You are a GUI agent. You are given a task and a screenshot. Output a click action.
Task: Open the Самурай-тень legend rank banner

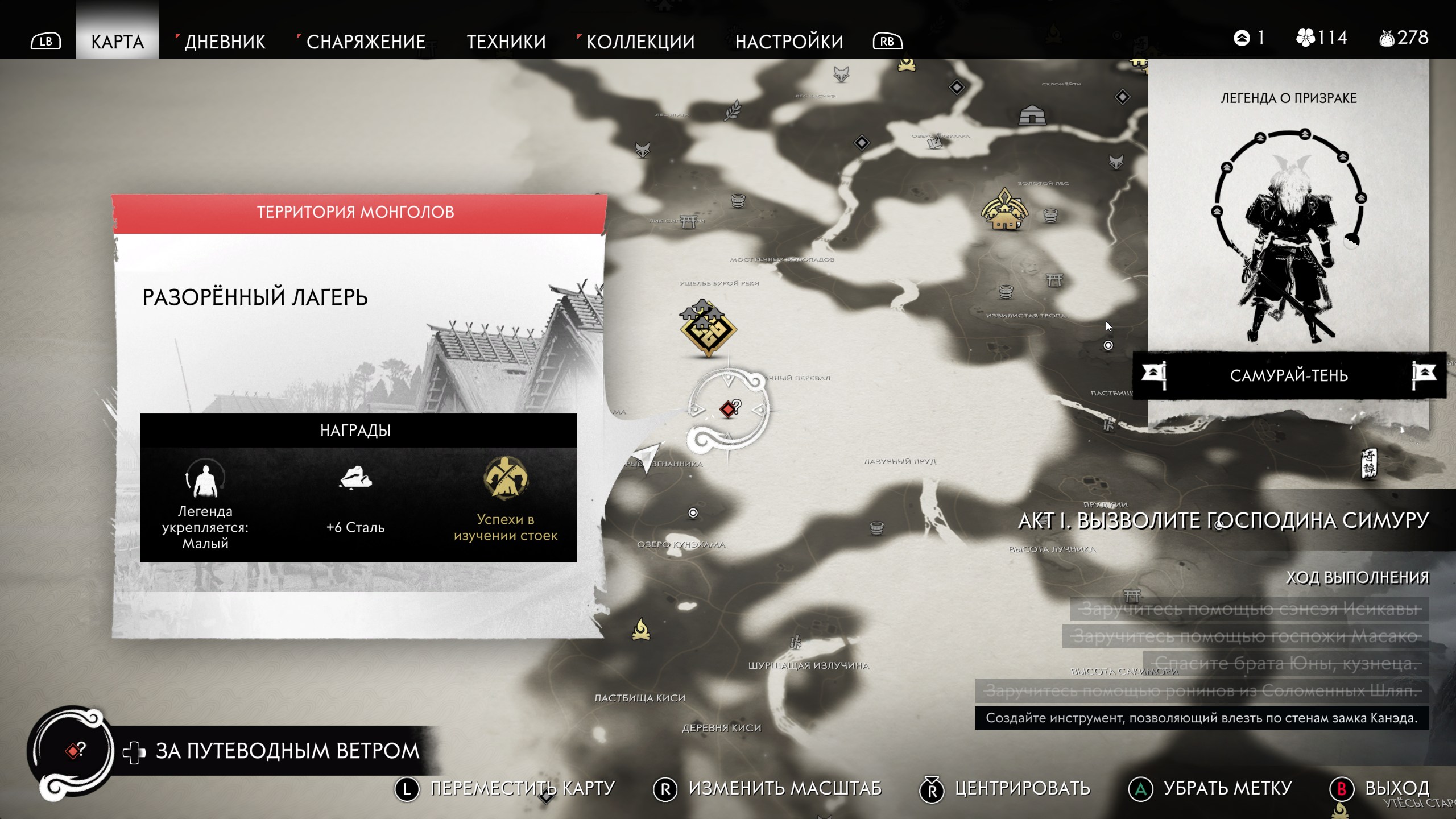pyautogui.click(x=1289, y=375)
